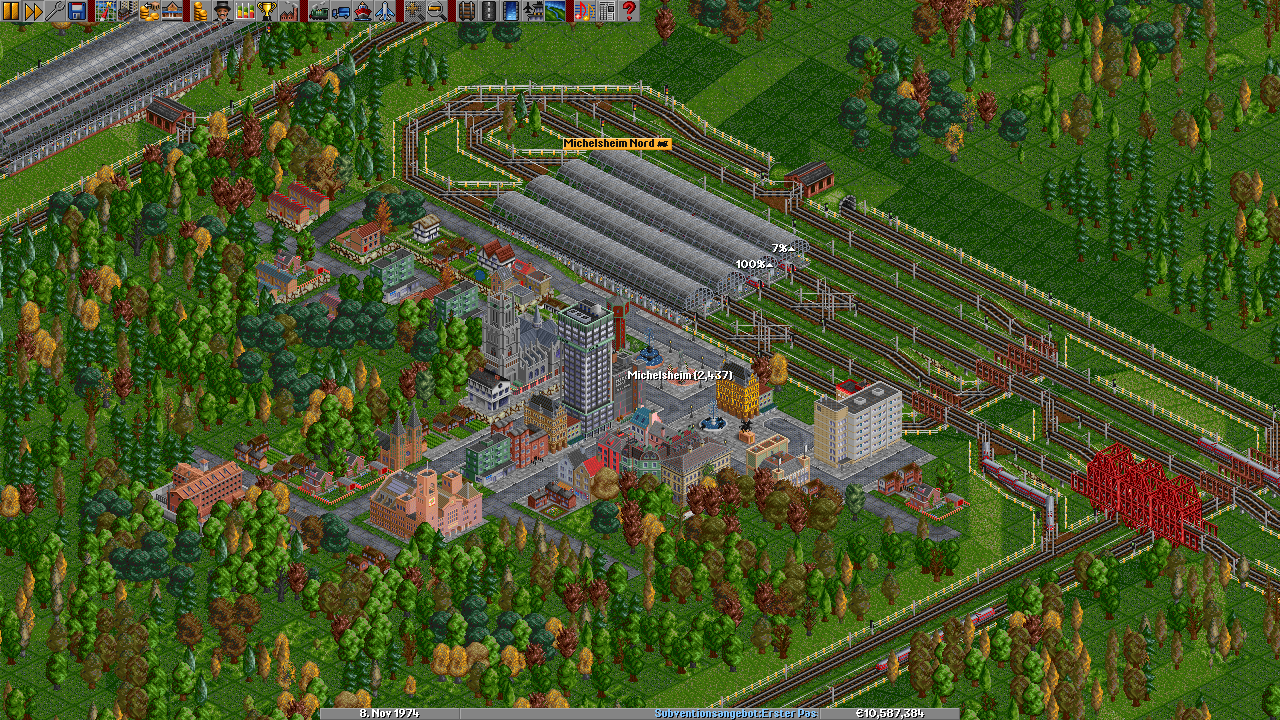Show the road vehicle list
This screenshot has height=720, width=1280.
[x=340, y=11]
